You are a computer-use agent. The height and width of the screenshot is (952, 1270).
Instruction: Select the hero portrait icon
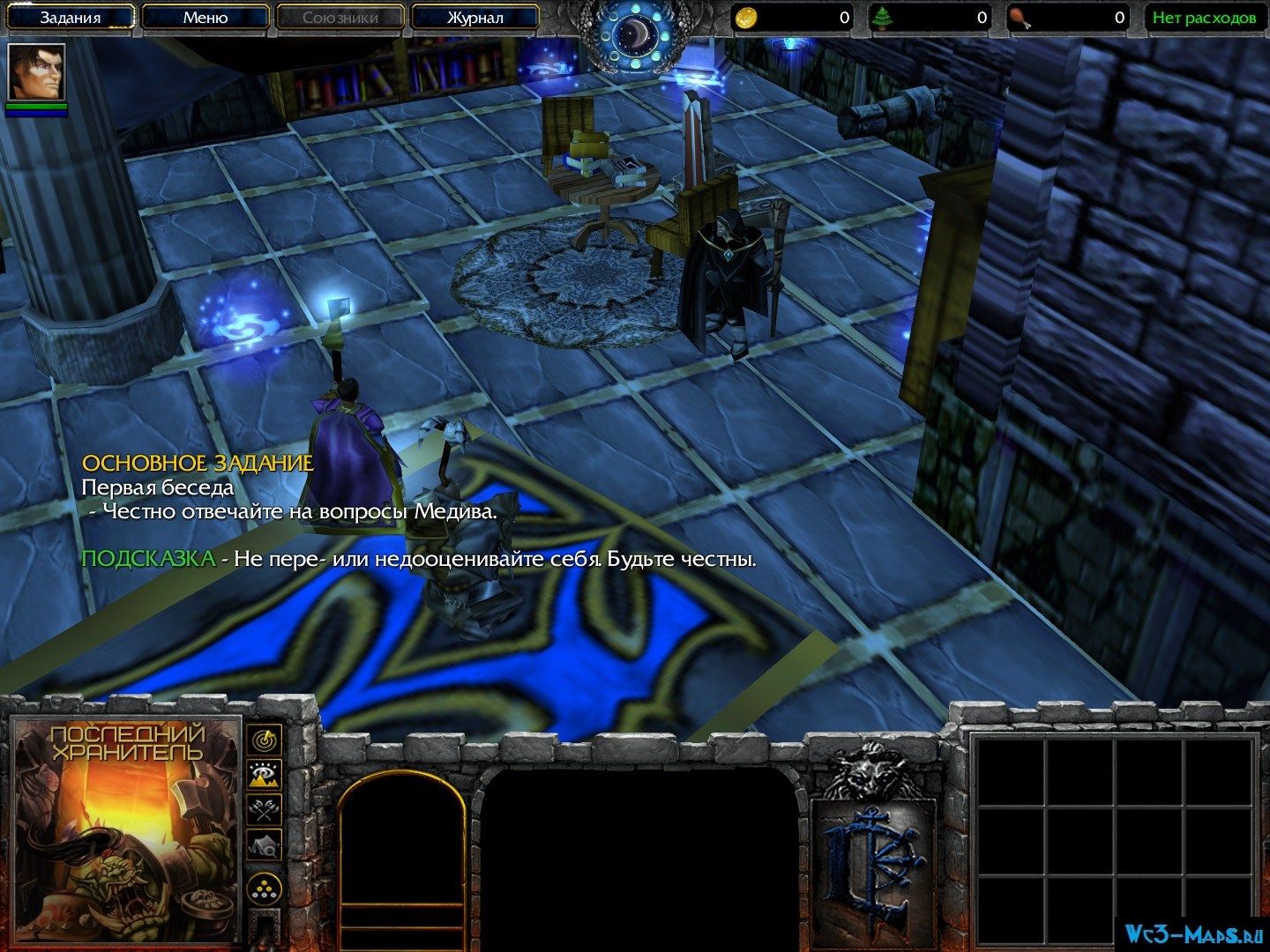coord(36,71)
